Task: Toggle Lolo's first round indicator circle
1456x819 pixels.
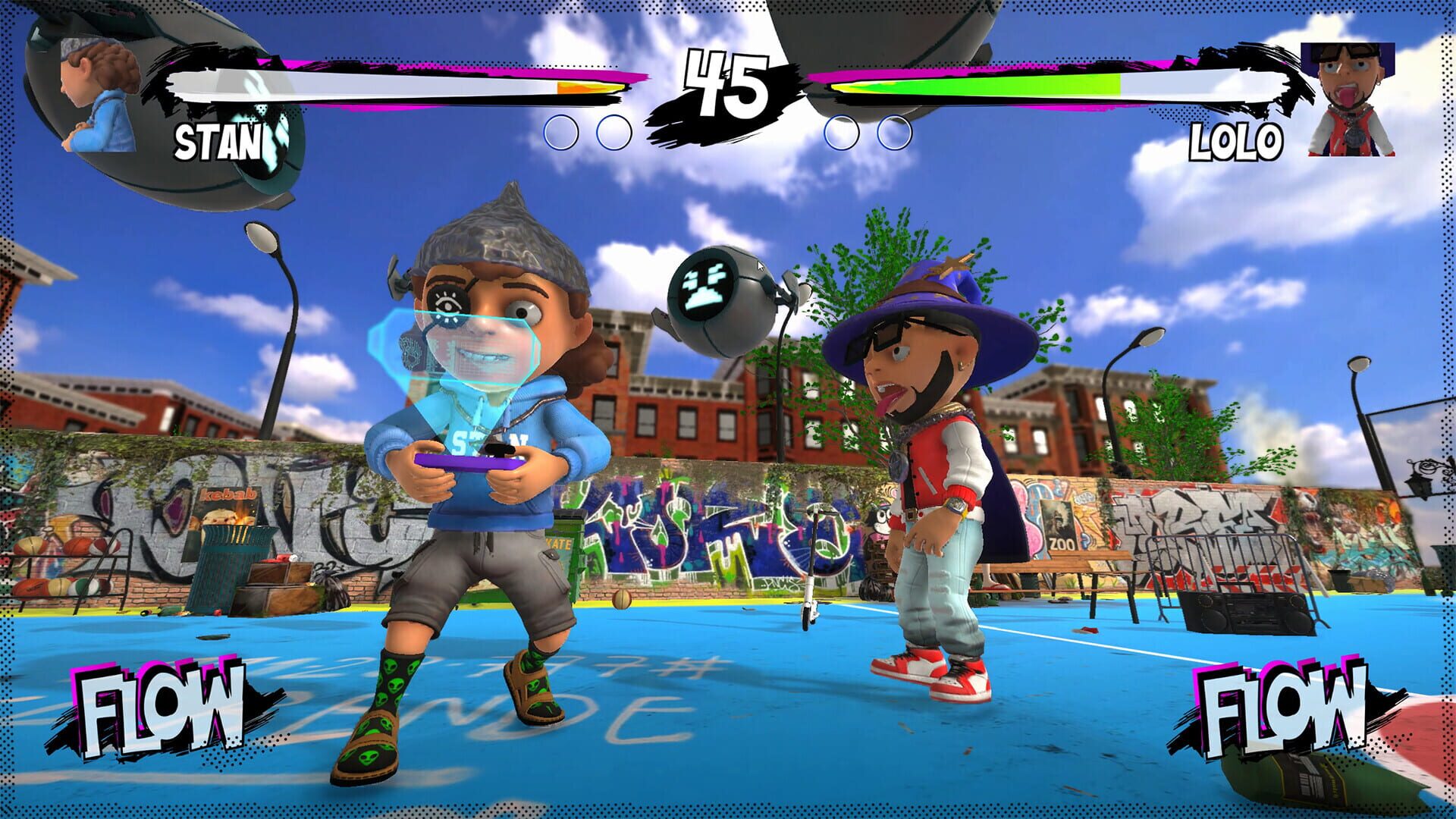Action: pos(842,134)
